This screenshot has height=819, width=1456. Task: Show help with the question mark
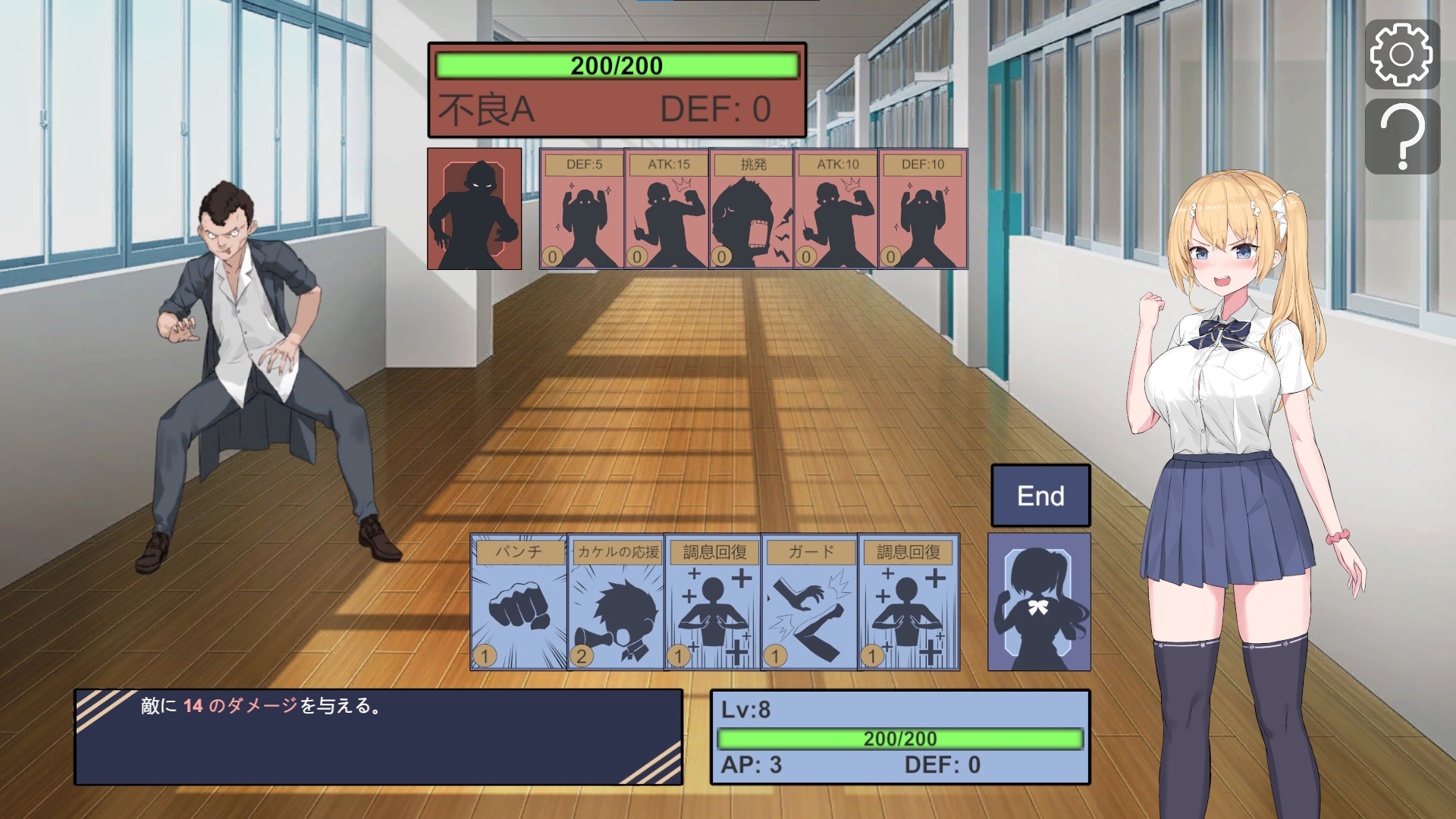[1402, 136]
